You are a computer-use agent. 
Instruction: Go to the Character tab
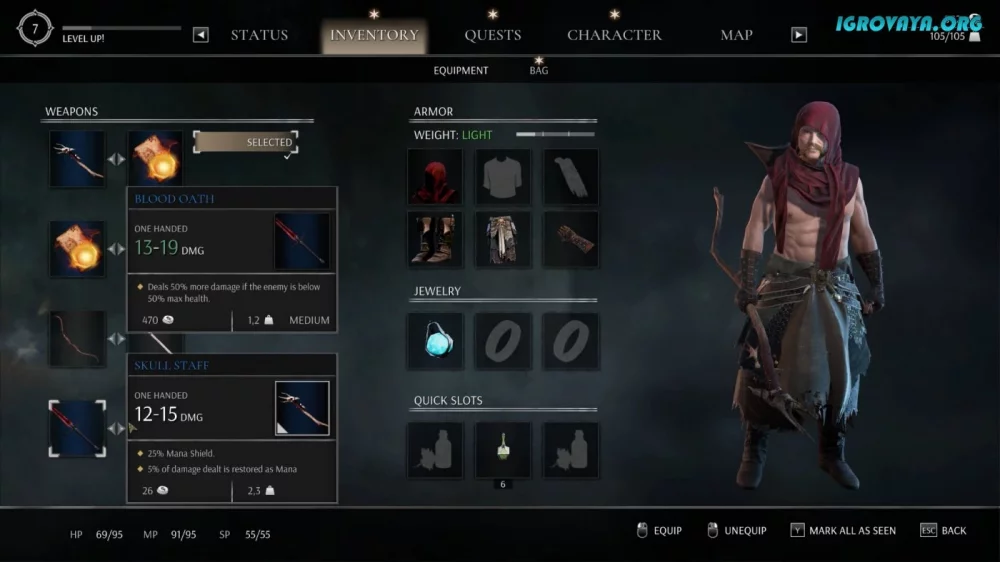tap(614, 35)
